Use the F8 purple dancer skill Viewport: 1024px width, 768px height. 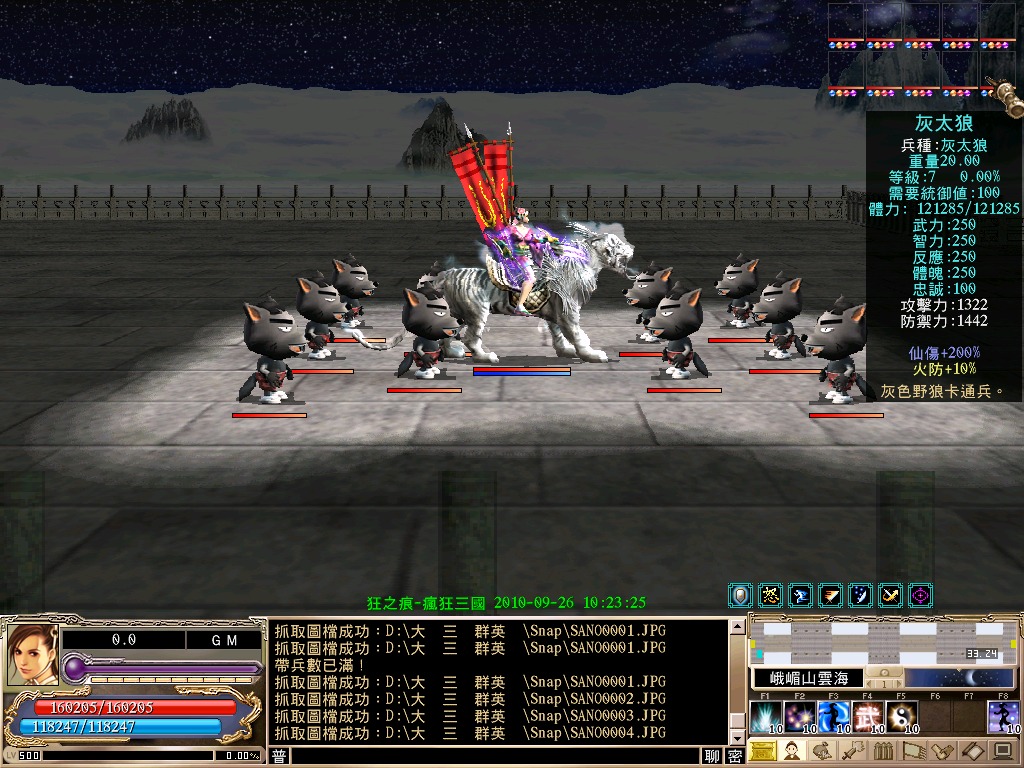pyautogui.click(x=1003, y=717)
